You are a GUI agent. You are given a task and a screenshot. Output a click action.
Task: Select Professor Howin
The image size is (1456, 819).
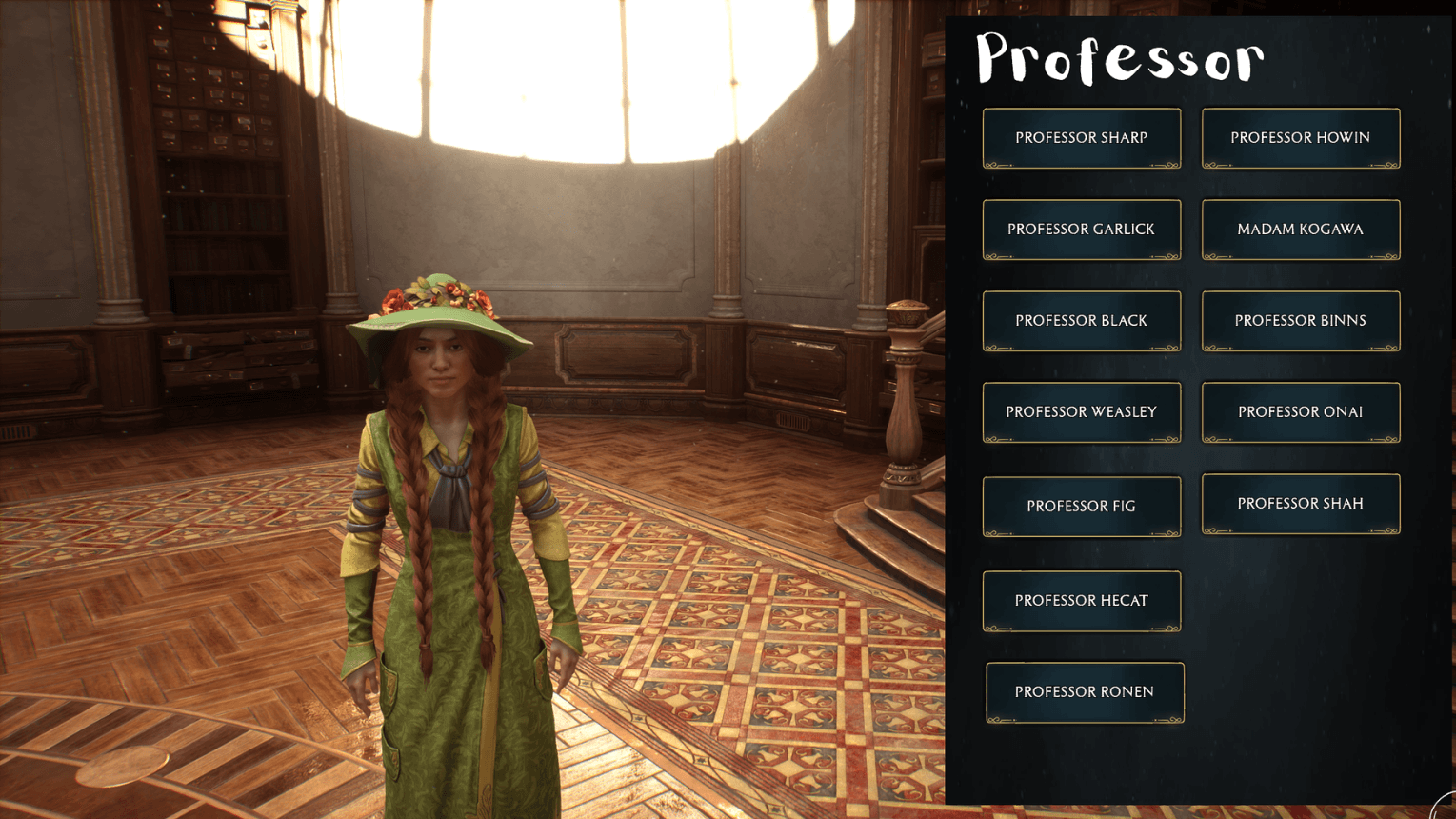(x=1300, y=137)
